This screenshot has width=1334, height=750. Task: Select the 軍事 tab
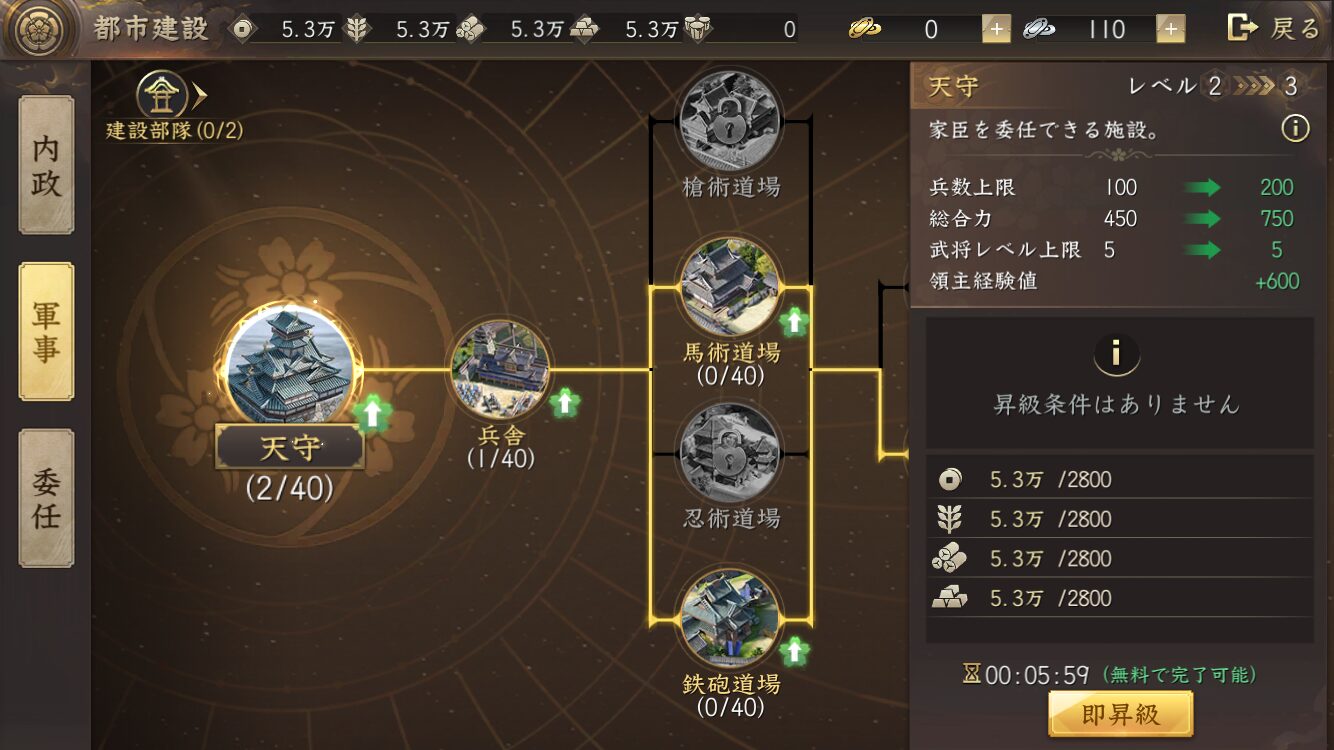(46, 332)
